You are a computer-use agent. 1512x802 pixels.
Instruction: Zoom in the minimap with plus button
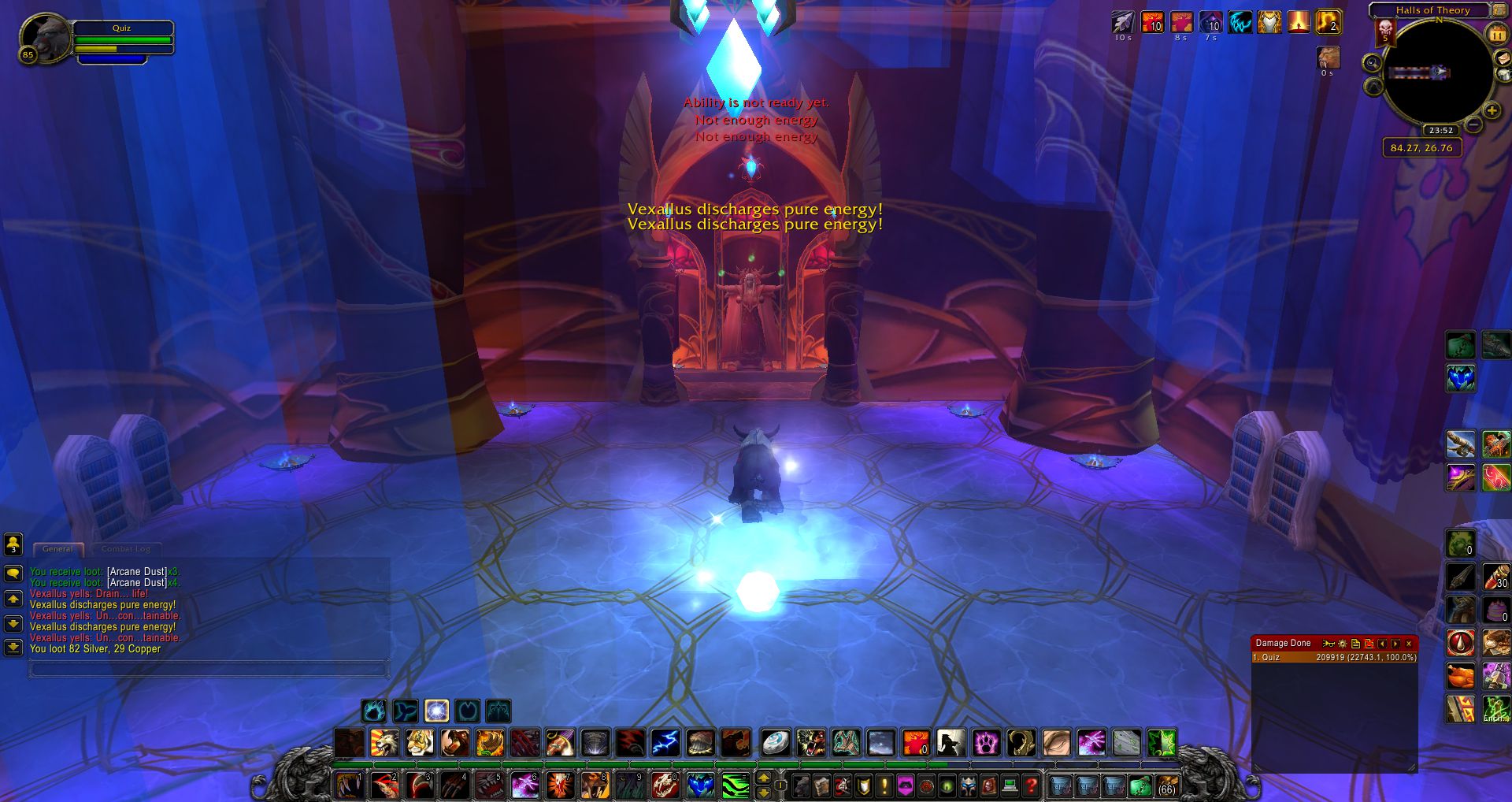point(1492,111)
